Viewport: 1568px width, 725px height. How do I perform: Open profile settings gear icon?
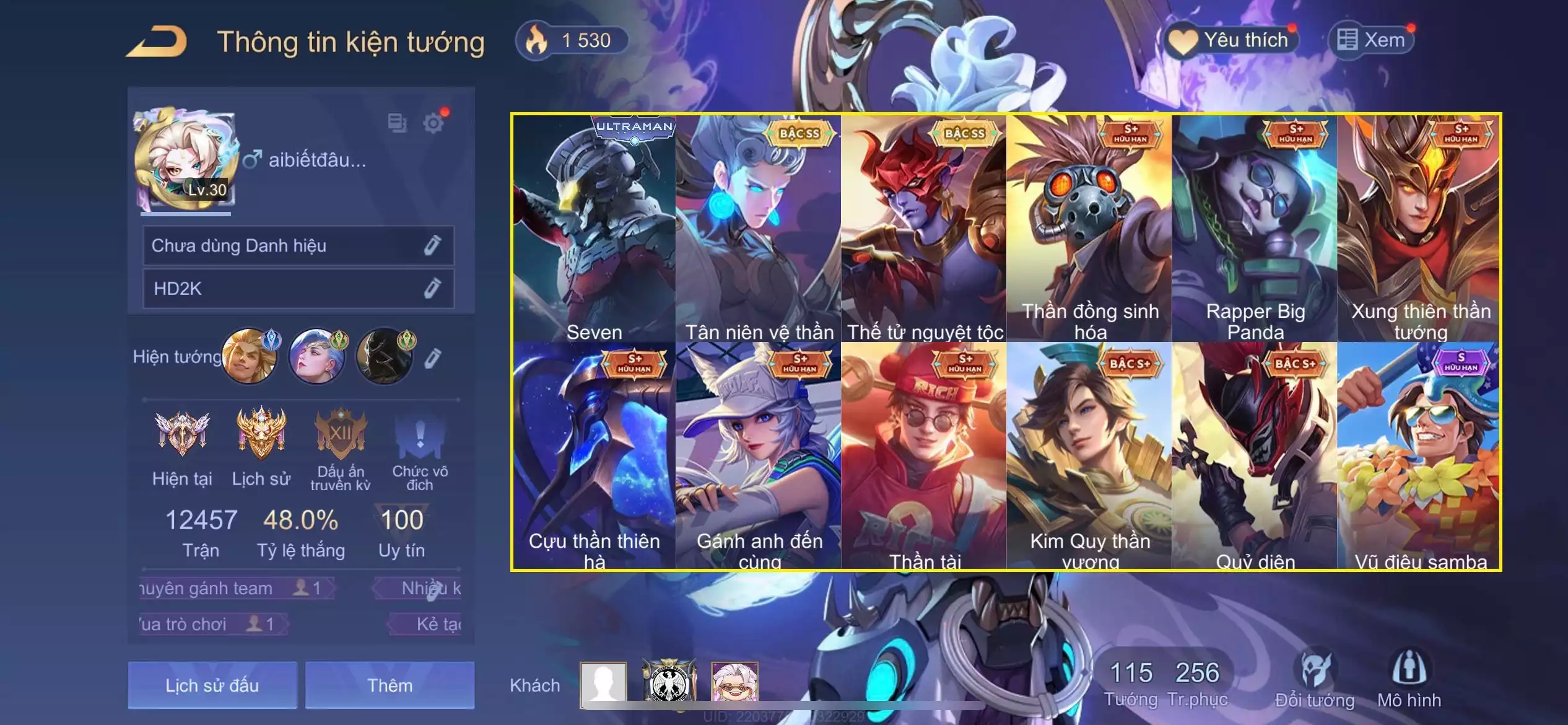(433, 123)
